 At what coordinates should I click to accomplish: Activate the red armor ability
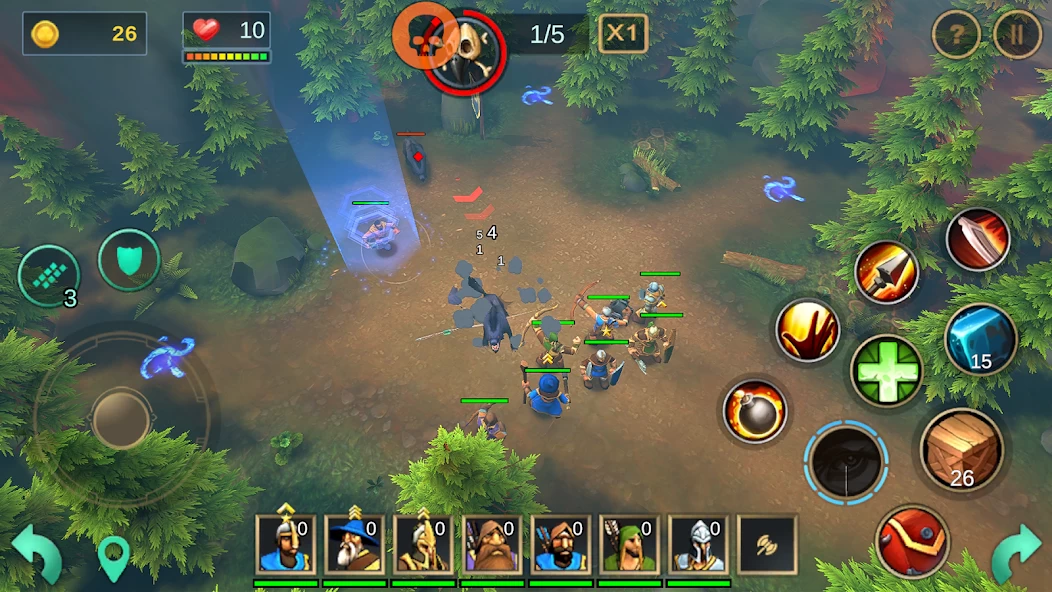tap(911, 541)
